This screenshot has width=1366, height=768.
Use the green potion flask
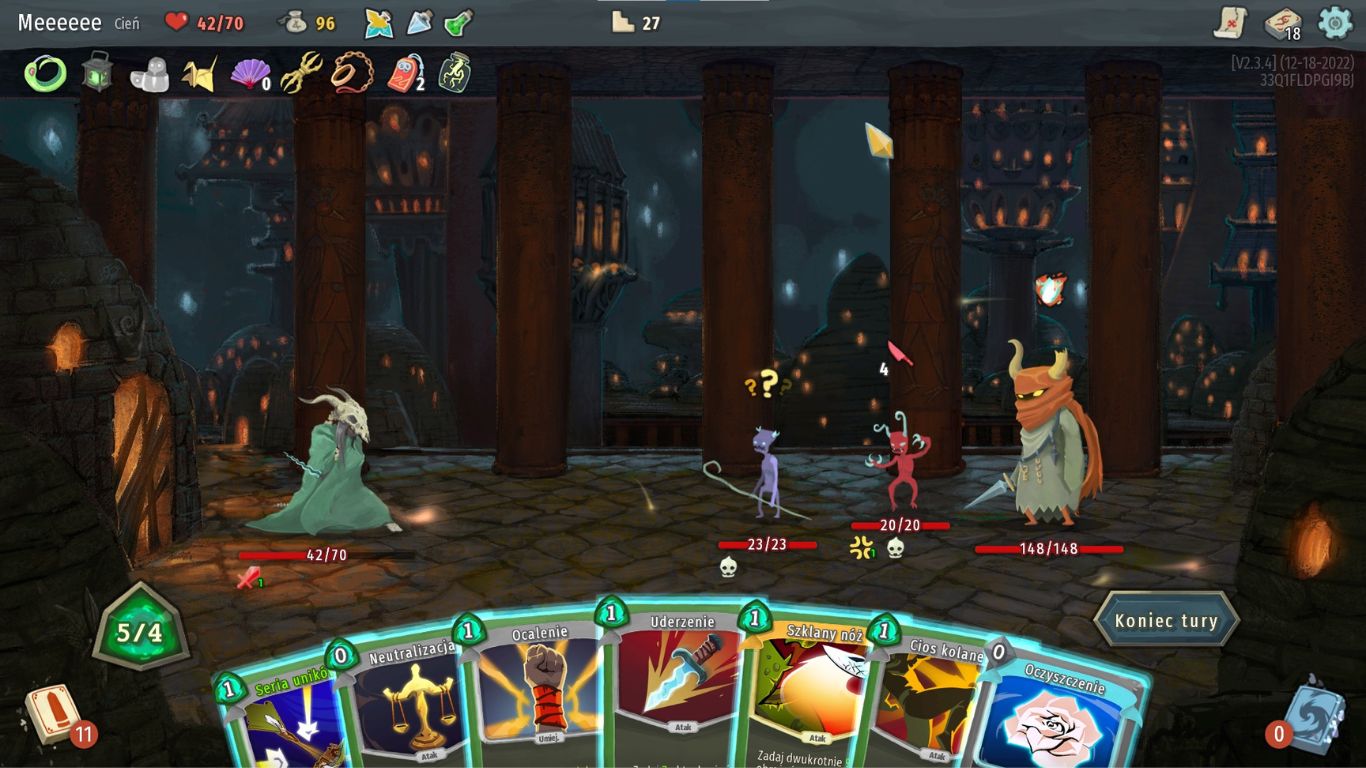(x=458, y=23)
